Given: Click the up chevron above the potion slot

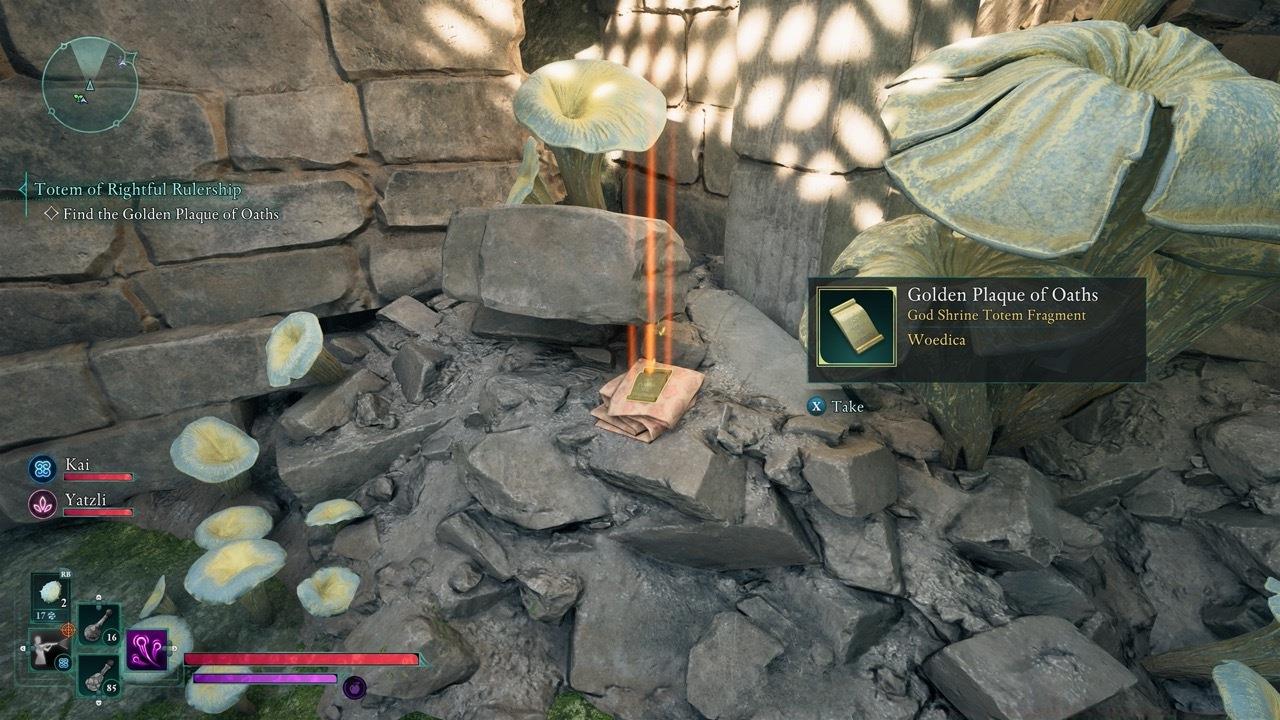Looking at the screenshot, I should click(98, 598).
